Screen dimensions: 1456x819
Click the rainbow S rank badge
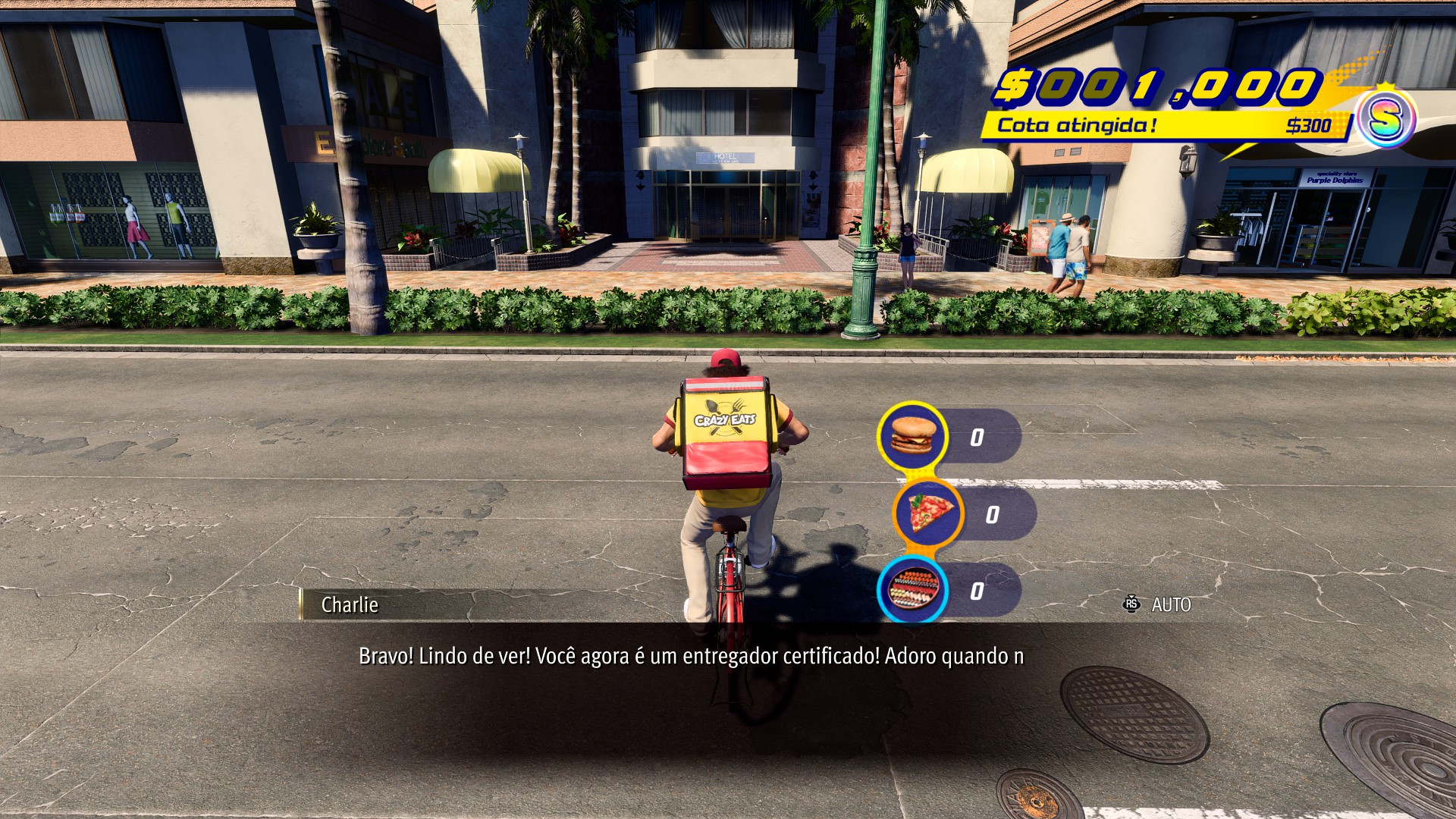pyautogui.click(x=1385, y=119)
